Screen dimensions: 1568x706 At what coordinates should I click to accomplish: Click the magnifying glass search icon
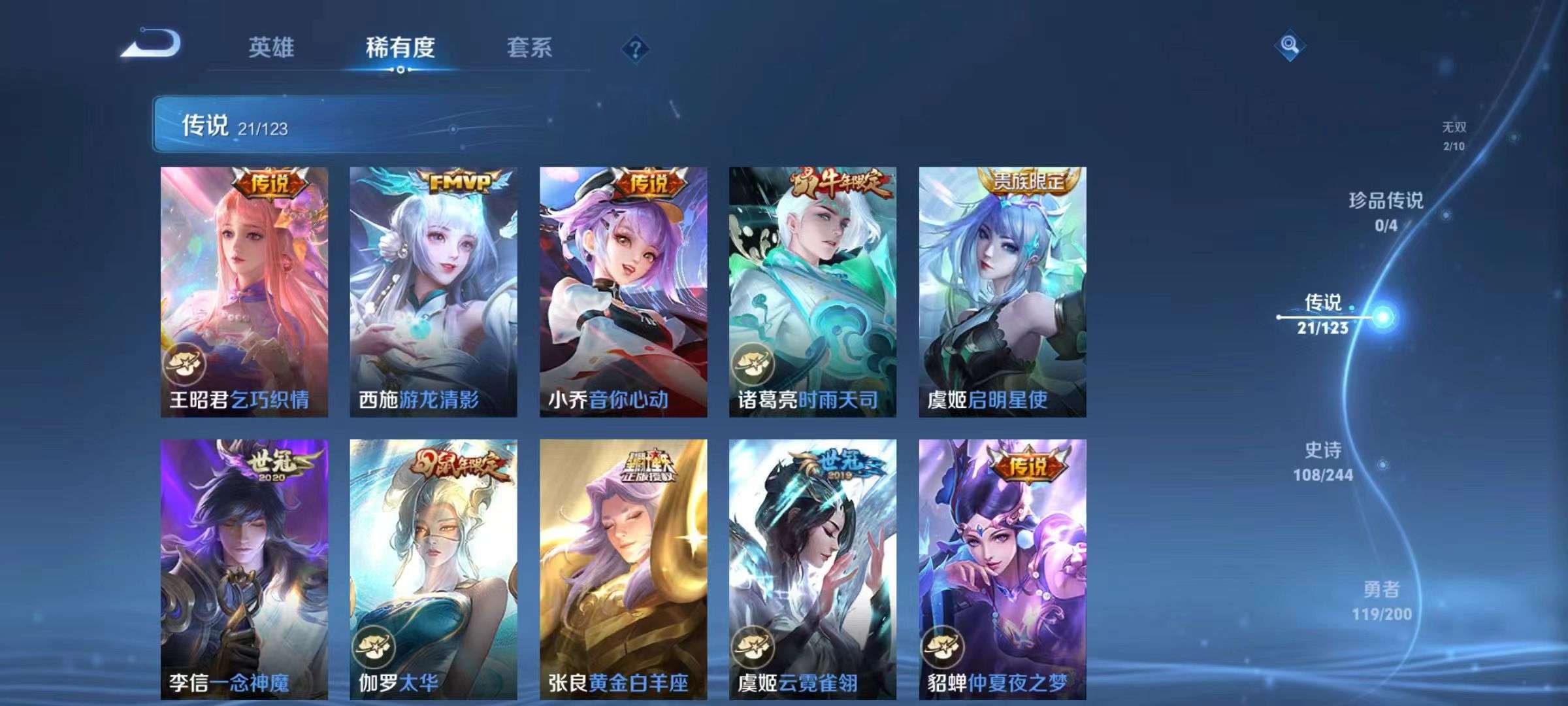(x=1290, y=45)
